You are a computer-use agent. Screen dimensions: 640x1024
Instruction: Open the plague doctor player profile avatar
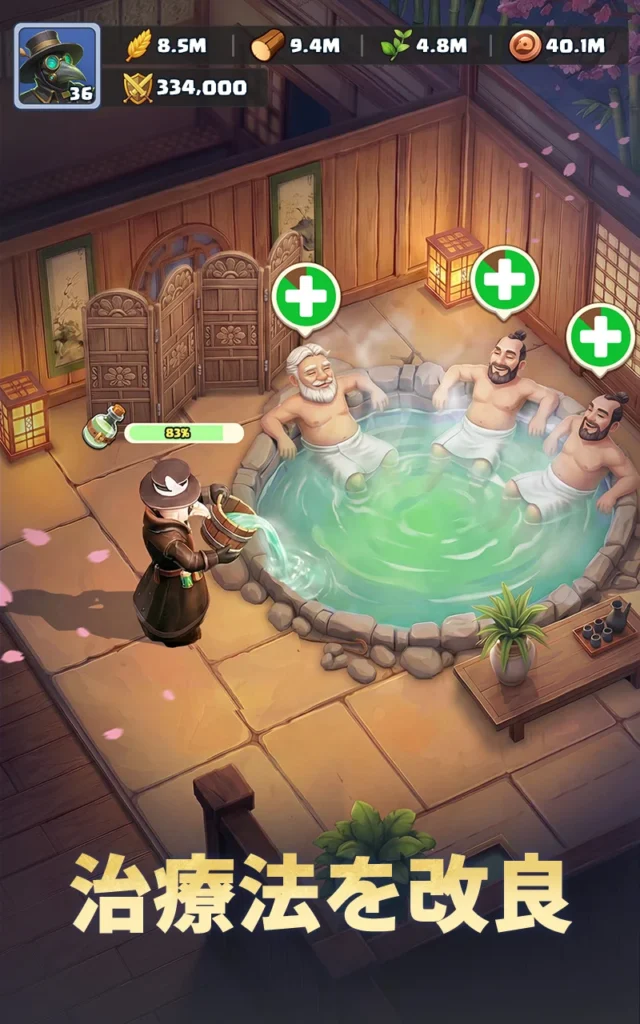56,65
